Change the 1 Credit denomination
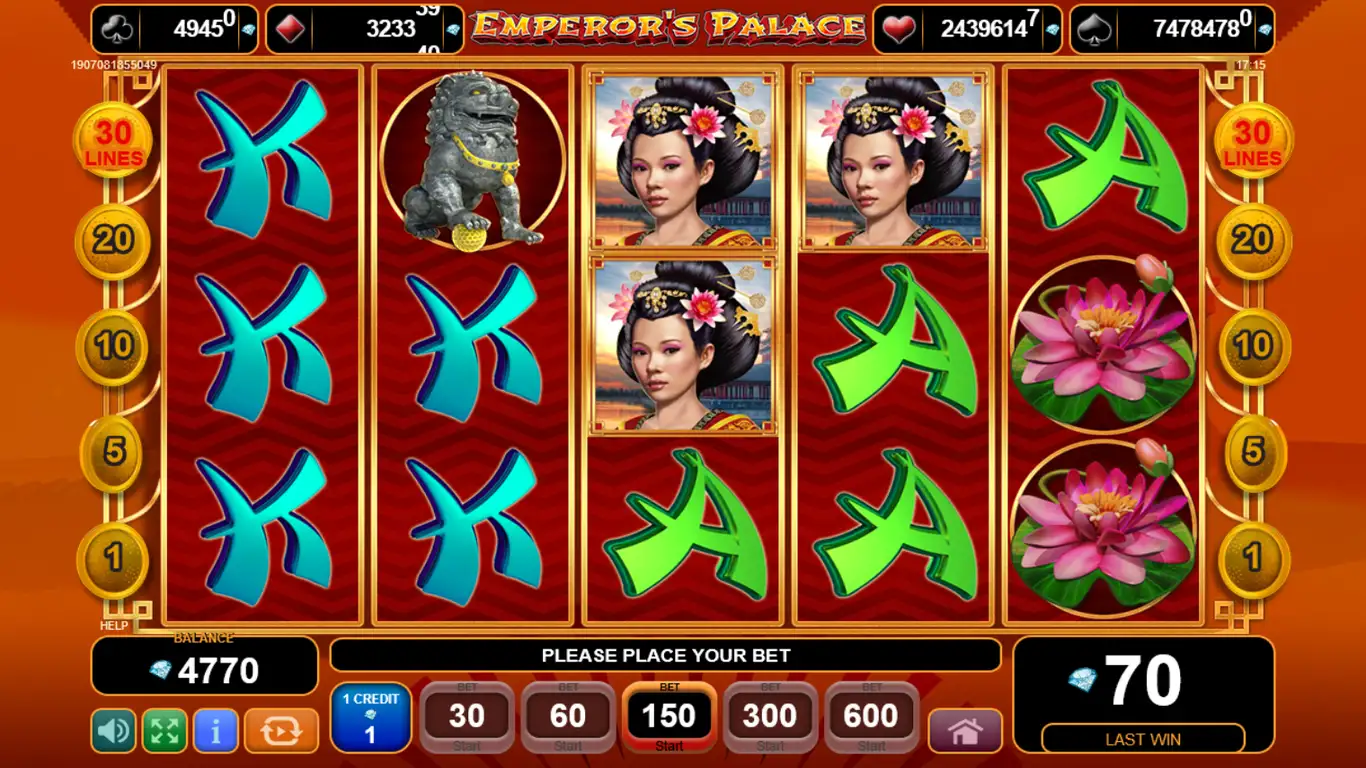Viewport: 1366px width, 768px height. tap(370, 718)
